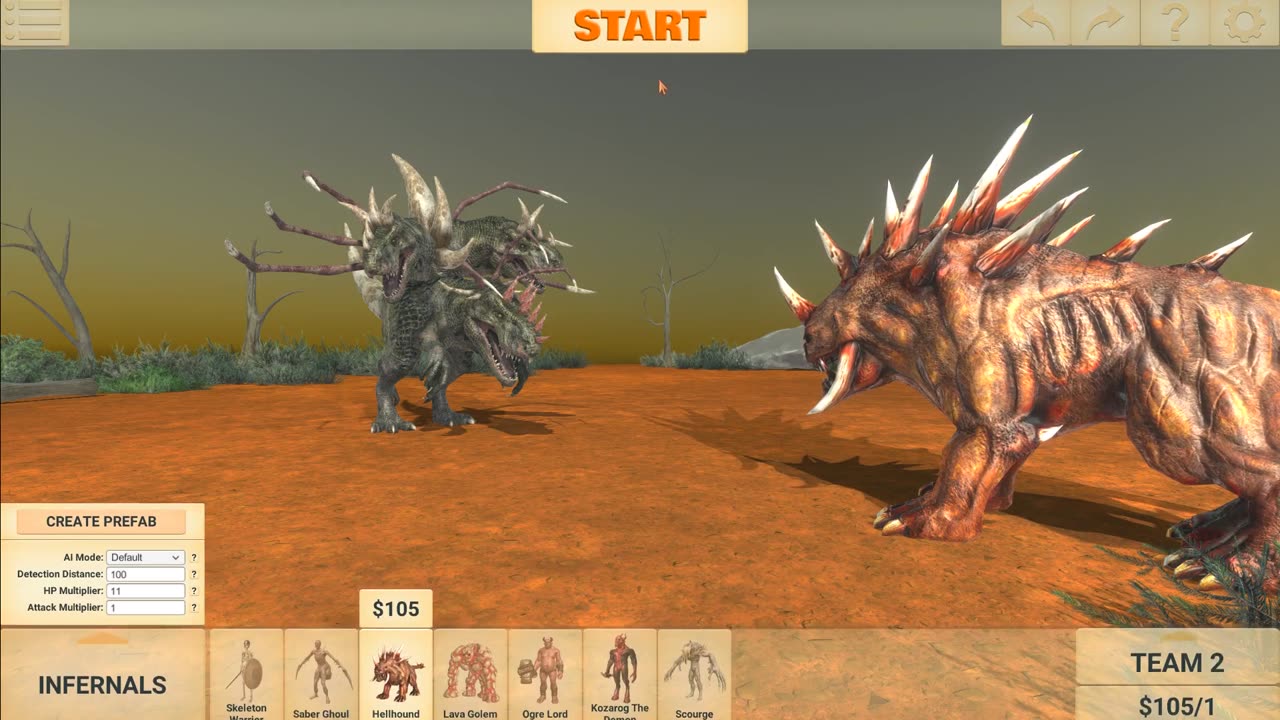Pick the Hellhound unit
Viewport: 1280px width, 720px height.
(396, 675)
